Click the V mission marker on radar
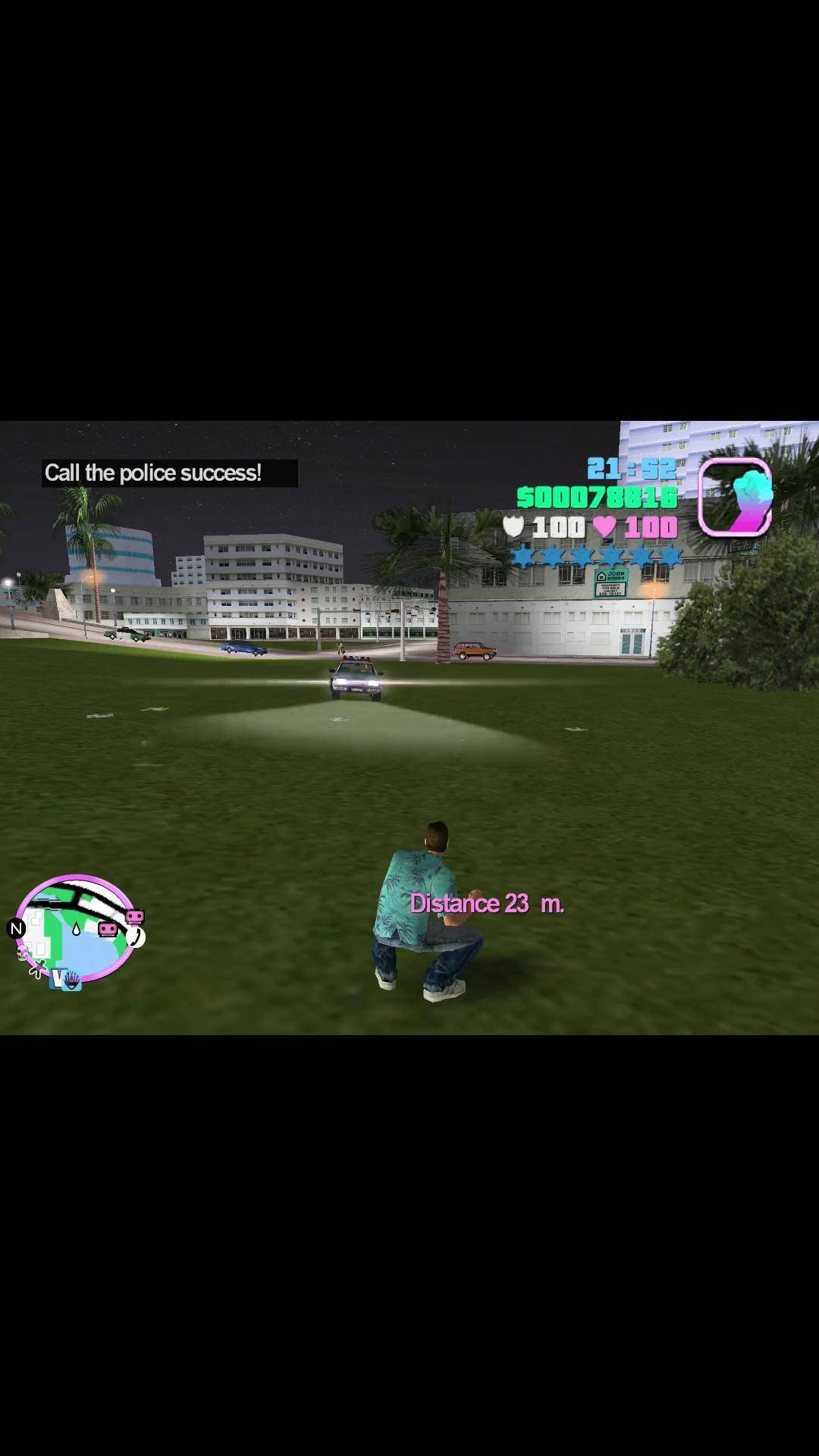 58,978
